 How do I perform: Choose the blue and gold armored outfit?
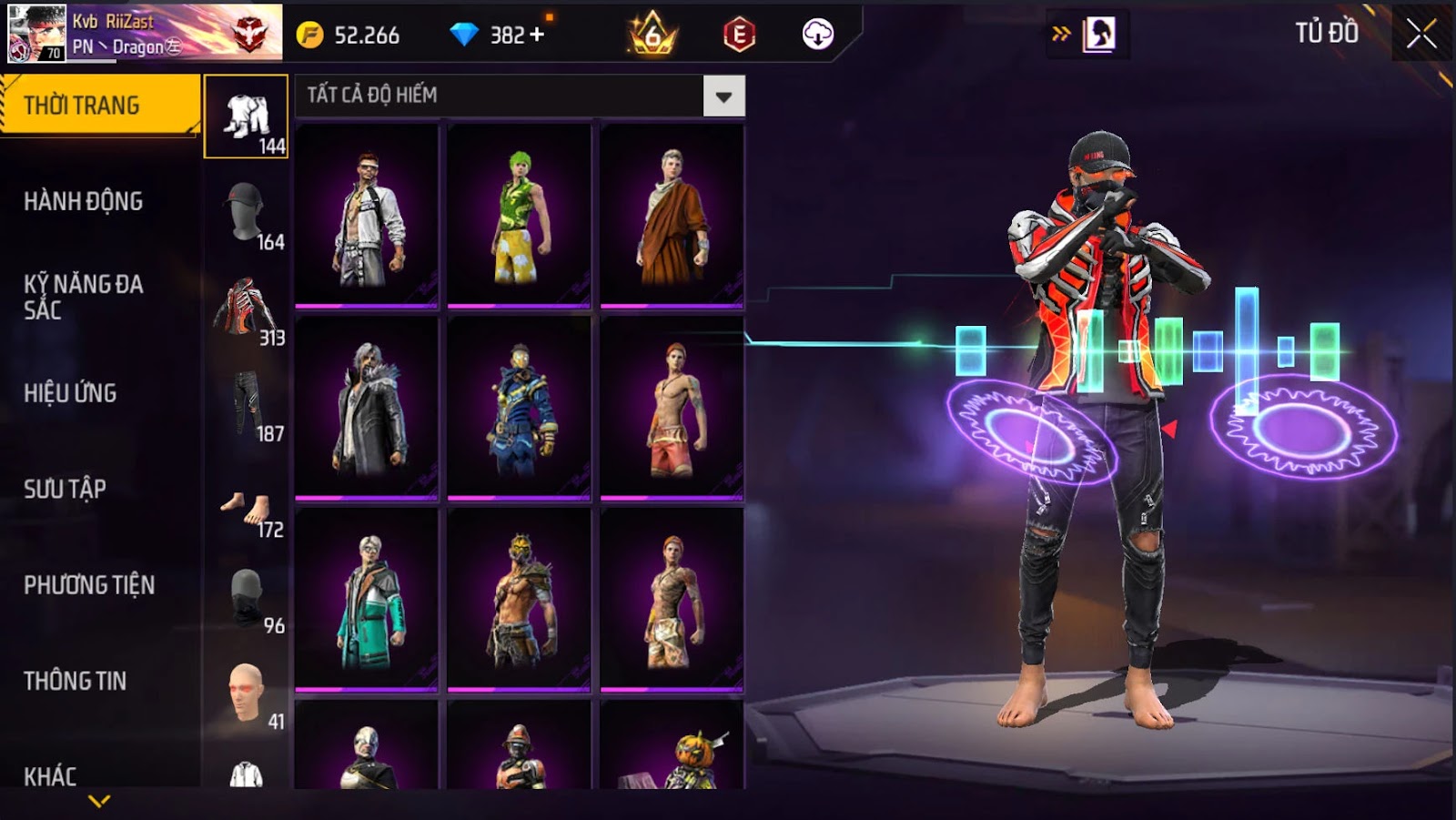pyautogui.click(x=519, y=408)
